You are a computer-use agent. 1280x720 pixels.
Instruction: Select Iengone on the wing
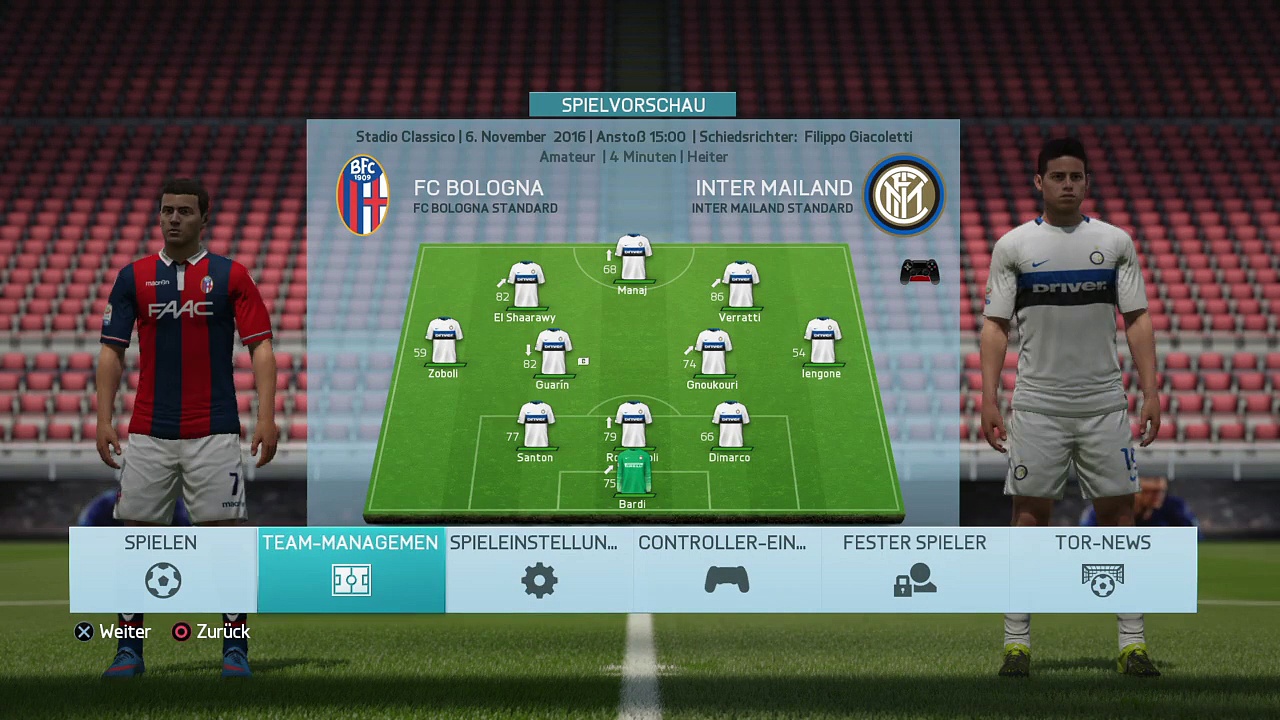[822, 342]
